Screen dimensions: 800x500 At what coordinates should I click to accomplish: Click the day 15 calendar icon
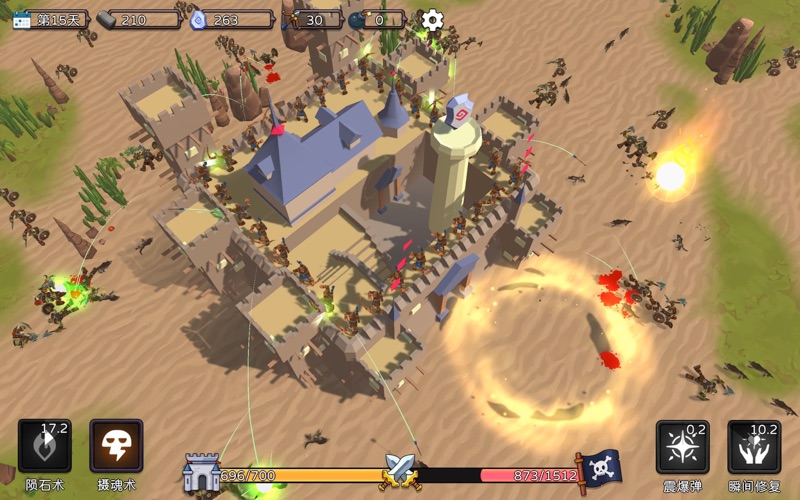coord(22,19)
